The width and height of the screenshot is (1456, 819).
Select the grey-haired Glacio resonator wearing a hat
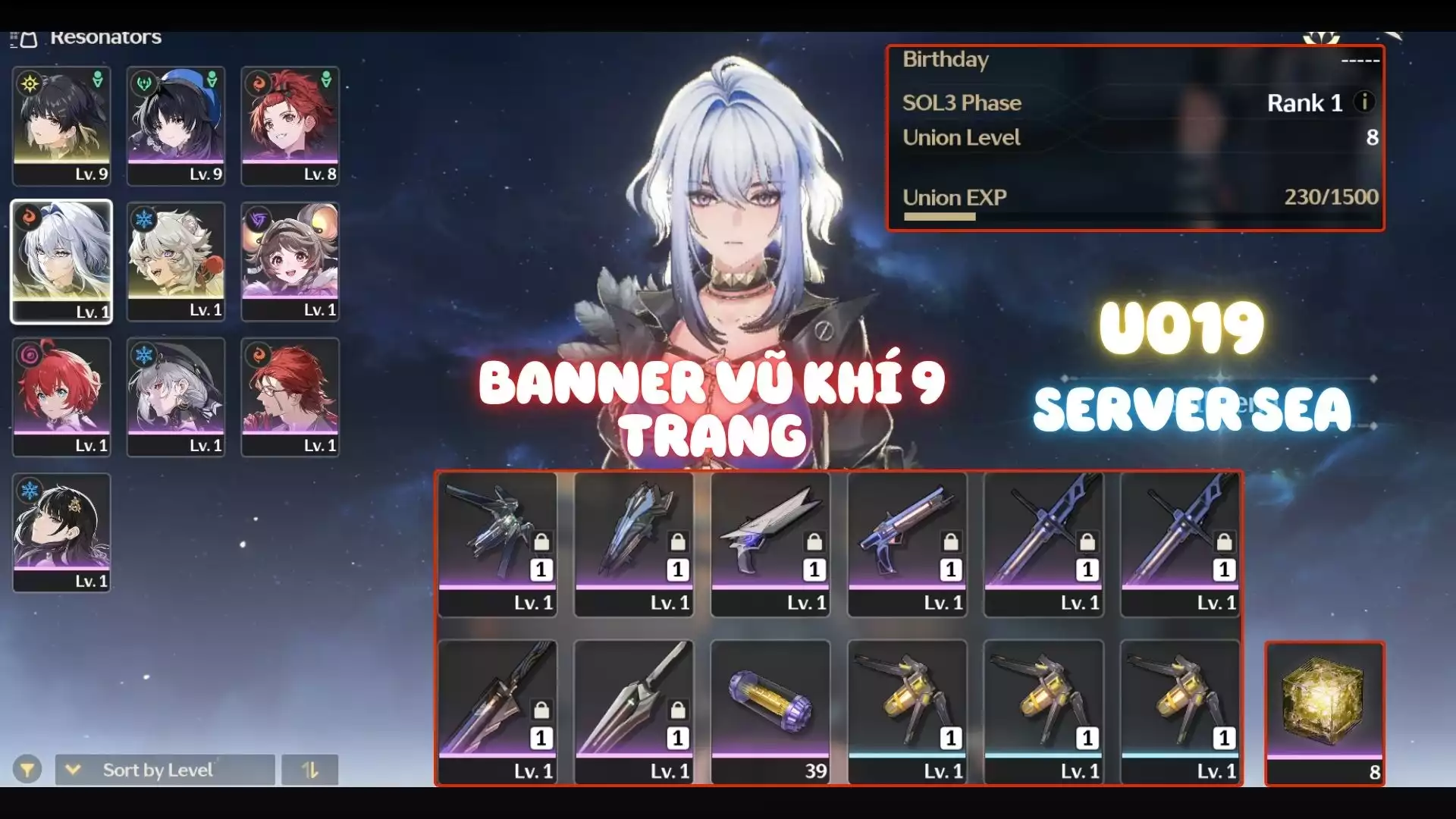click(176, 397)
